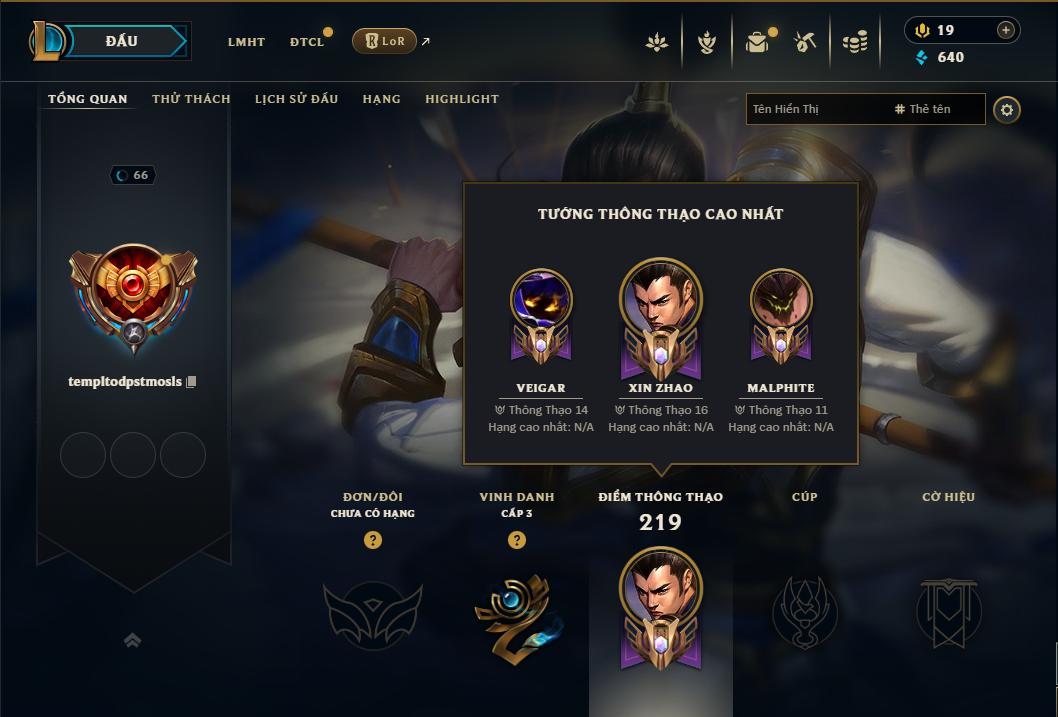Screen dimensions: 1058x717
Task: Switch to the ĐTCL game tab
Action: coord(306,42)
